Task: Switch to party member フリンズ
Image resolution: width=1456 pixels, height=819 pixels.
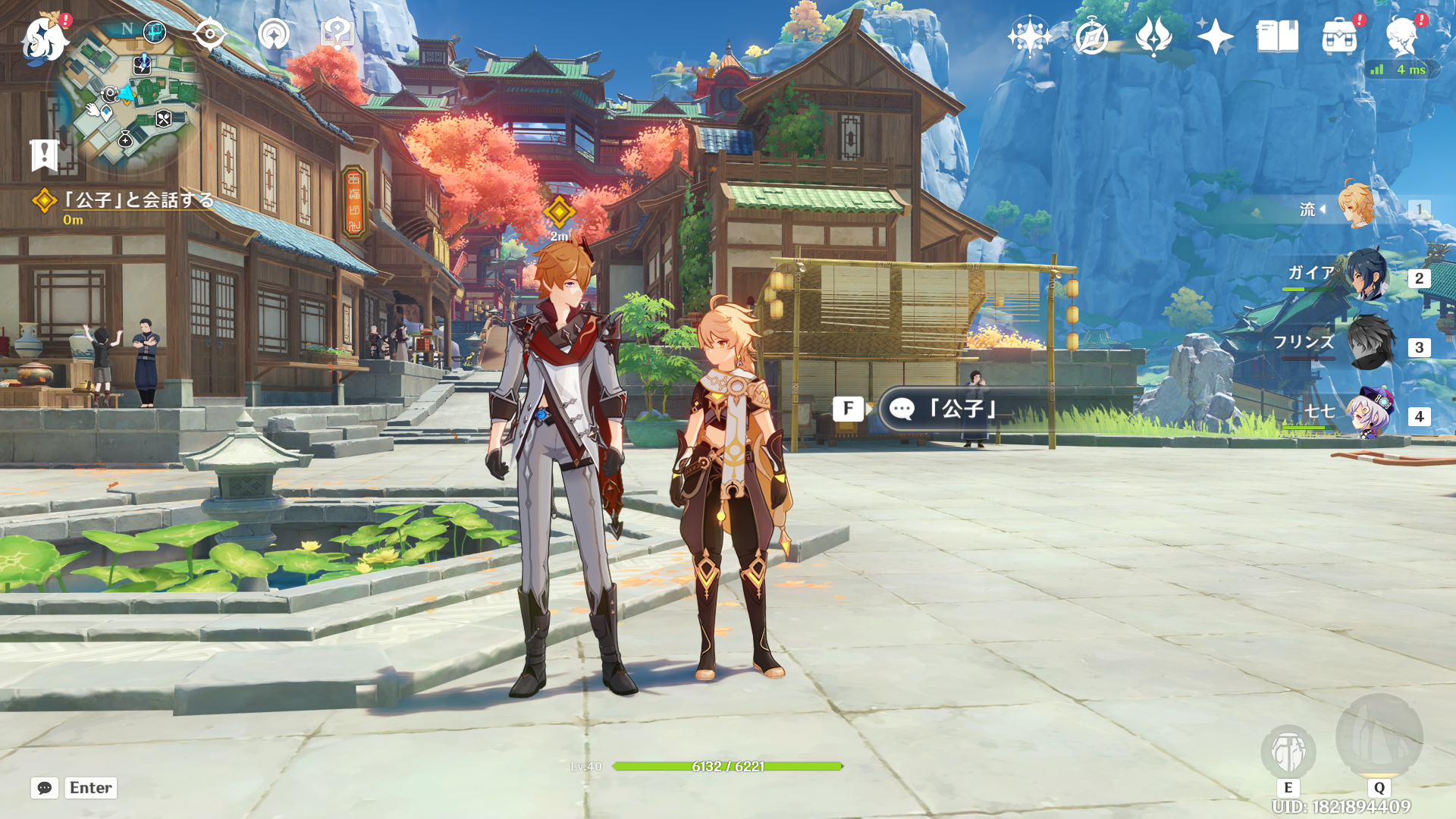Action: pyautogui.click(x=1367, y=344)
